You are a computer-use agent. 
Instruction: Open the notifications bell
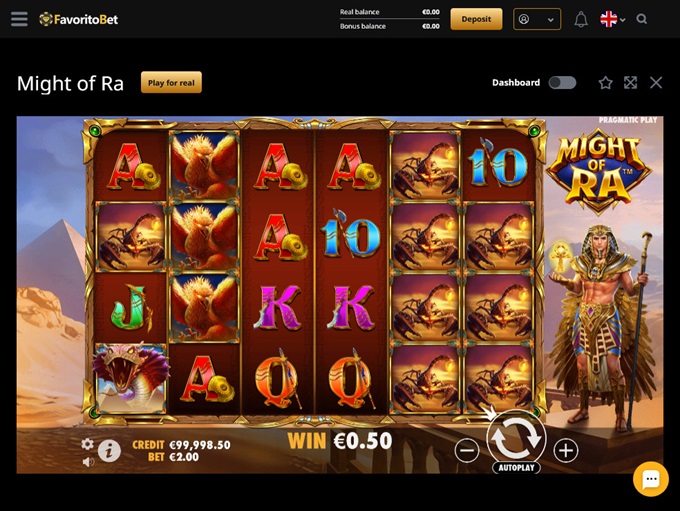click(x=581, y=19)
